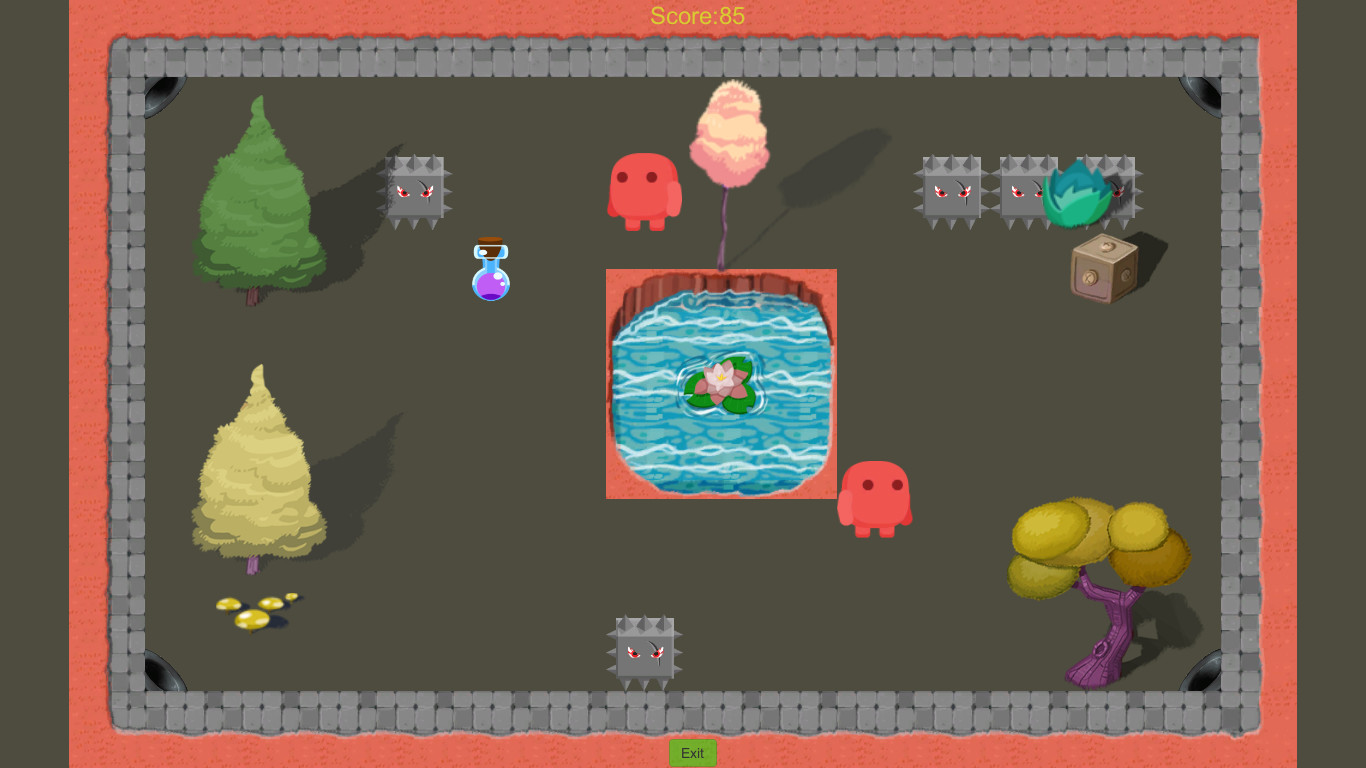Select the red blob enemy near the cotton candy tree
The height and width of the screenshot is (768, 1366).
(645, 192)
